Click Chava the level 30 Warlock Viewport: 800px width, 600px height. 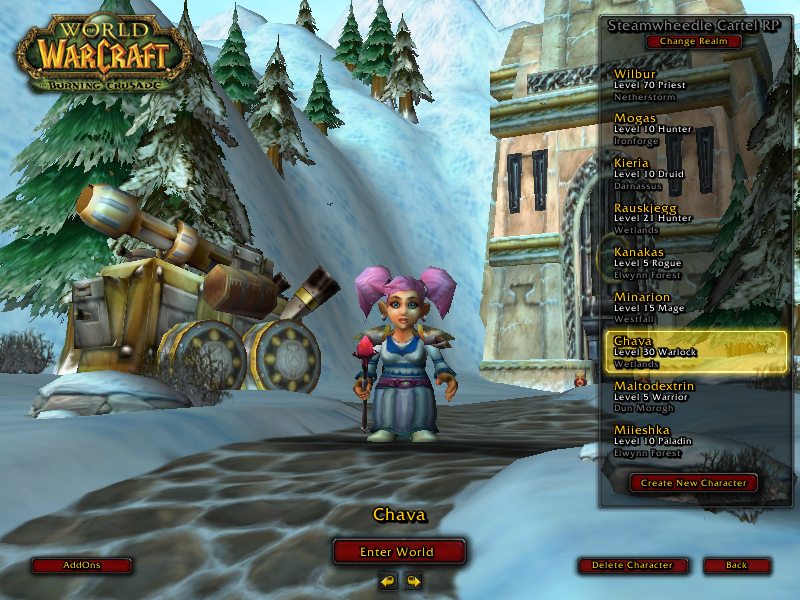(694, 352)
